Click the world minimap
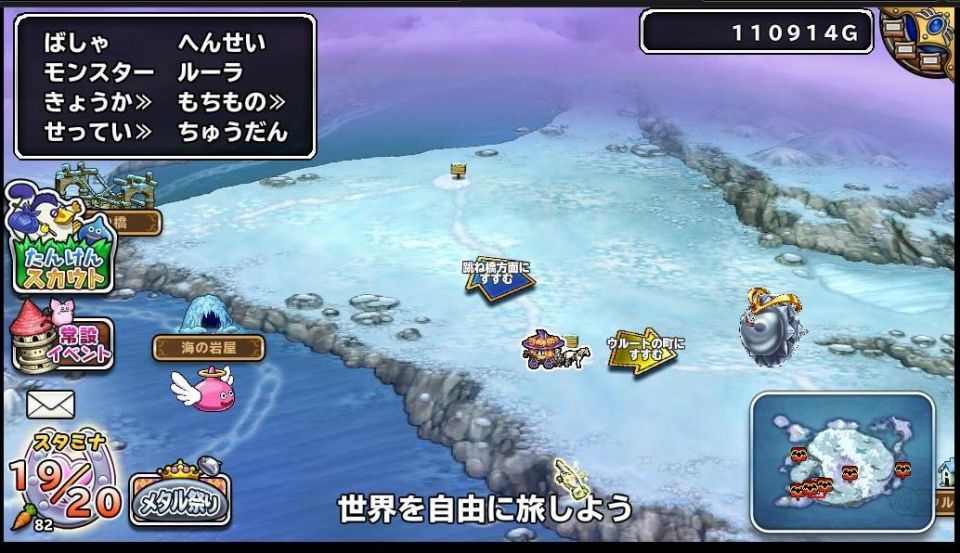The image size is (960, 553). click(x=842, y=457)
